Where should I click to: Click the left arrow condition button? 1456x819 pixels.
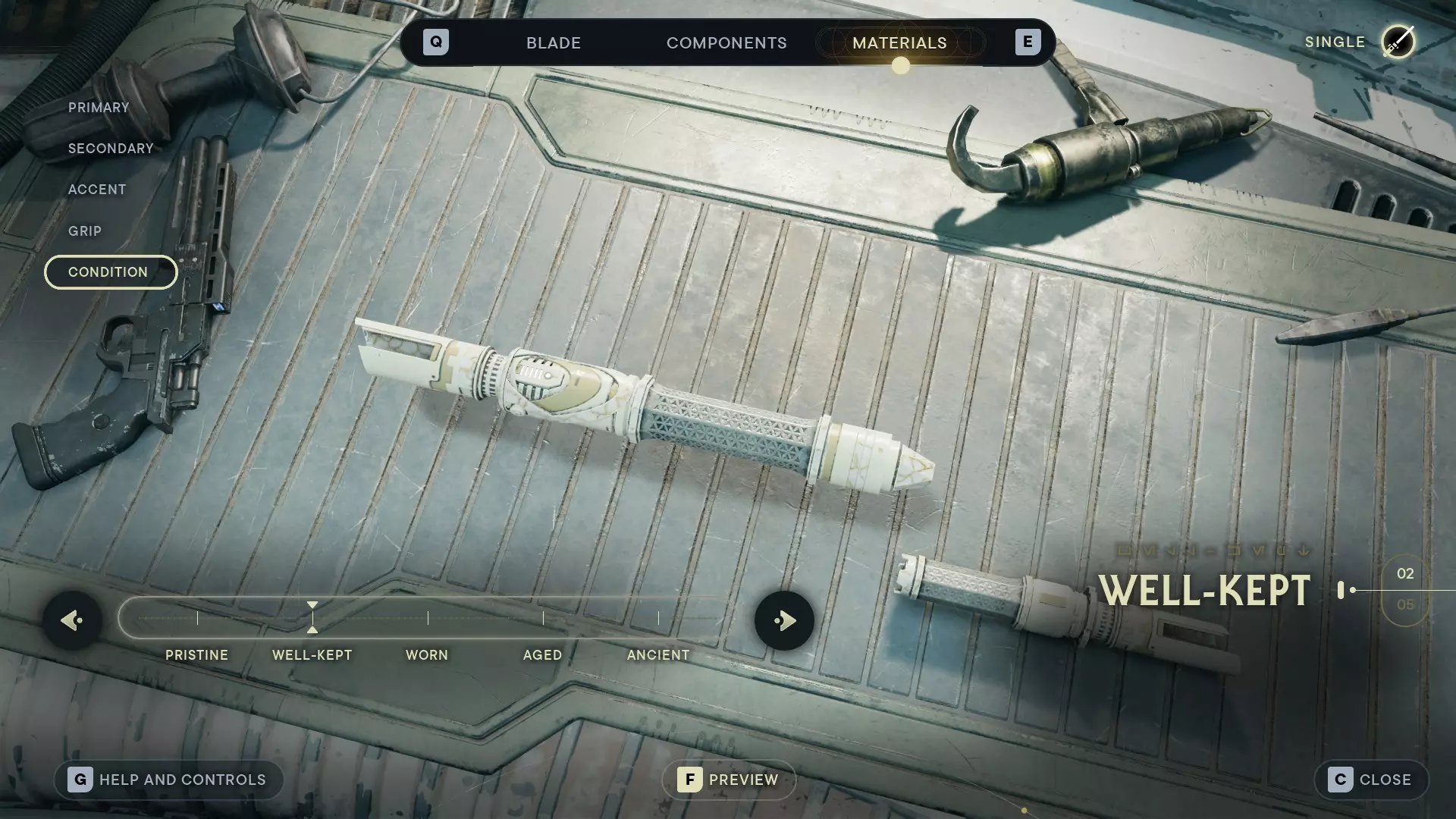72,621
